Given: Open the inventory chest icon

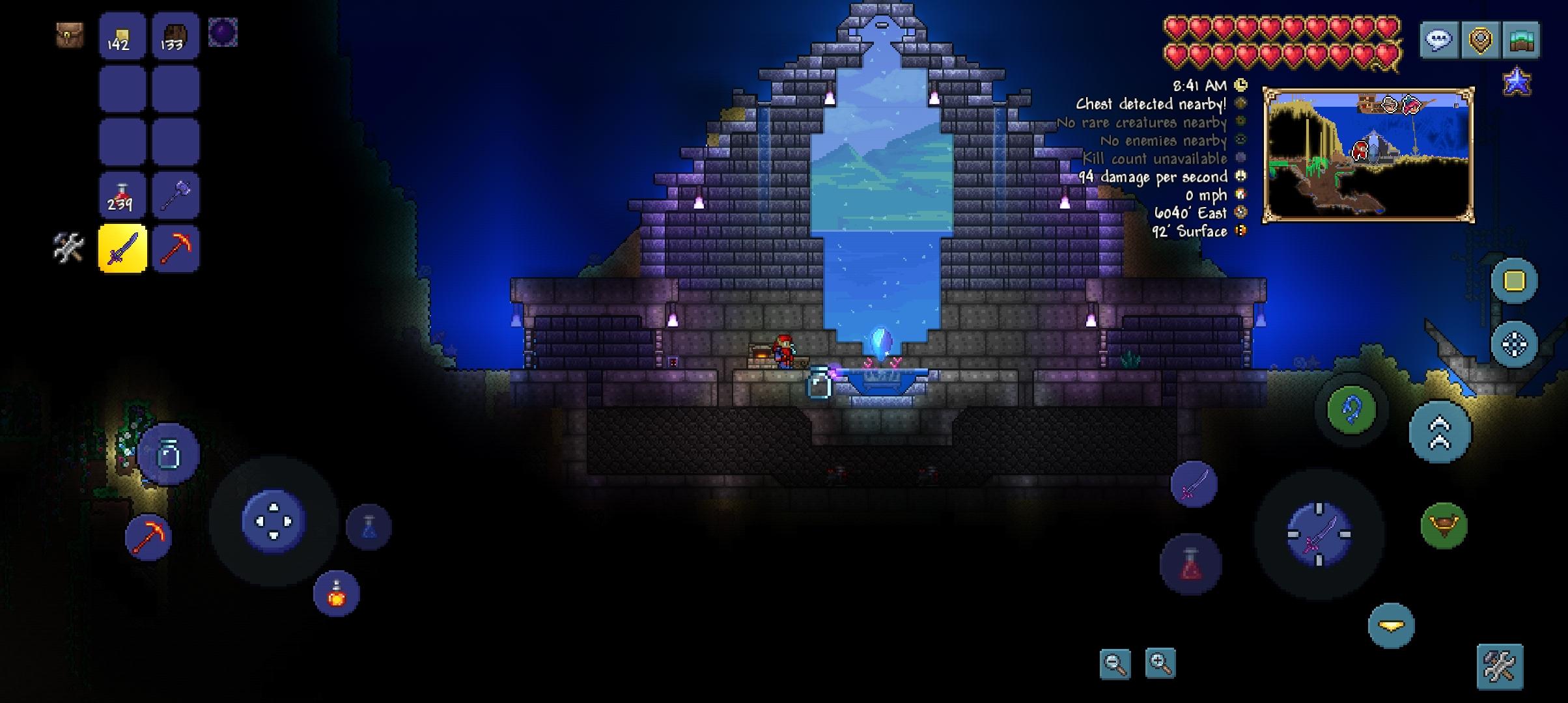Looking at the screenshot, I should pos(69,35).
